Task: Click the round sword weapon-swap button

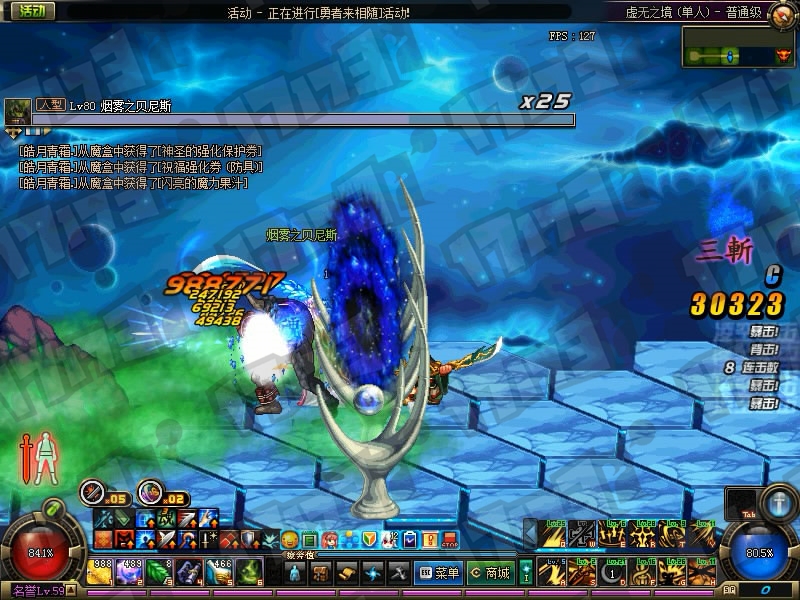Action: click(95, 491)
